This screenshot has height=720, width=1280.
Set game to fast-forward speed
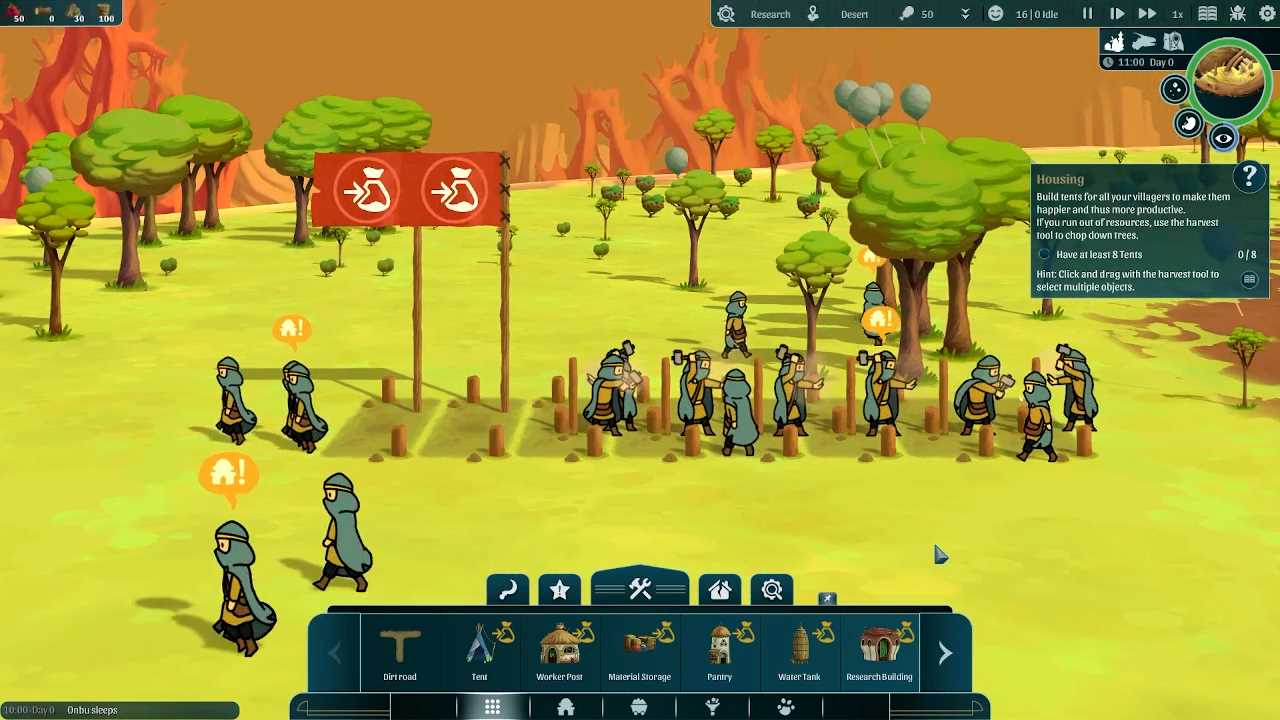tap(1147, 14)
